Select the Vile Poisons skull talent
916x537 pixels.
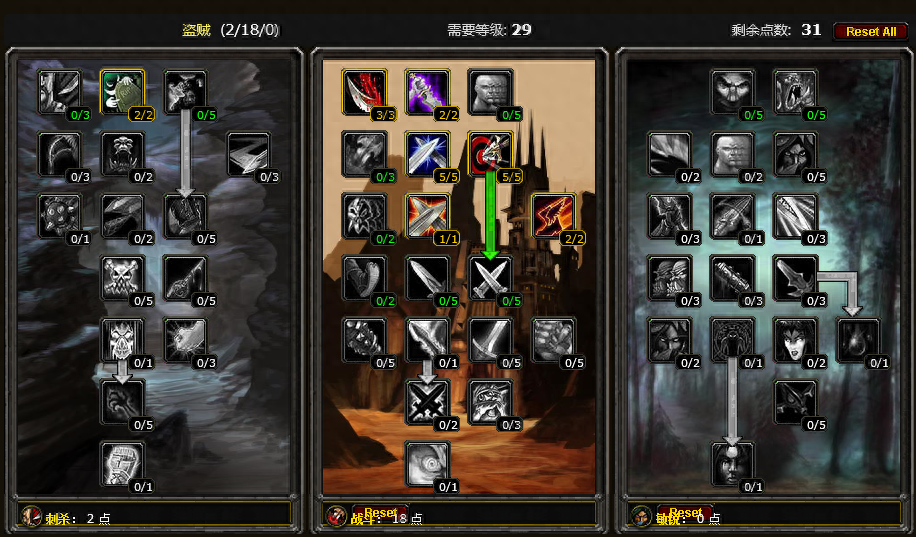click(122, 277)
